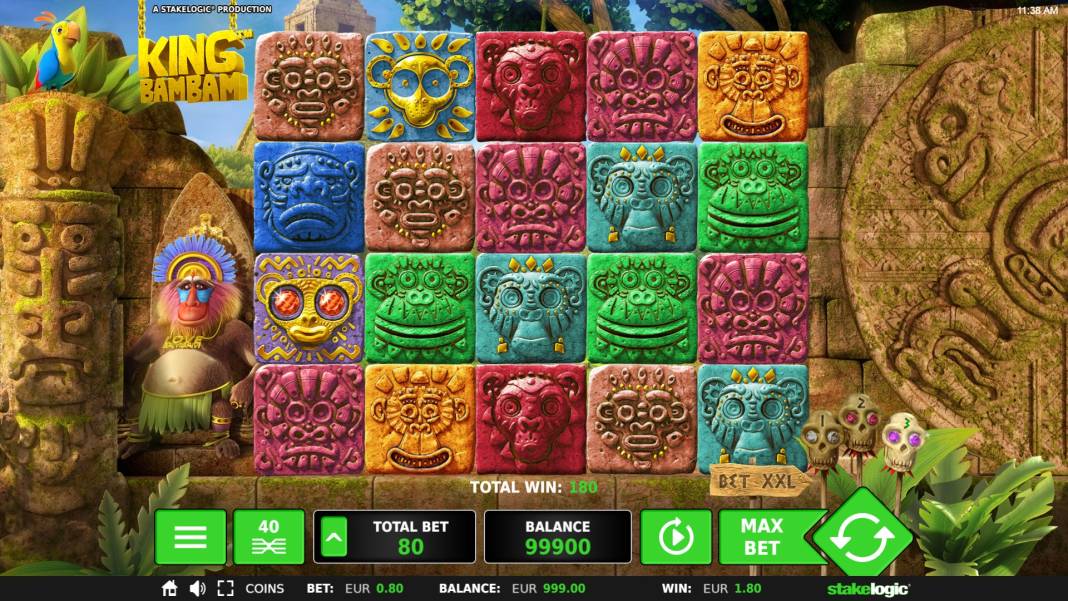
Task: Activate the Bet XXL sign
Action: (760, 482)
